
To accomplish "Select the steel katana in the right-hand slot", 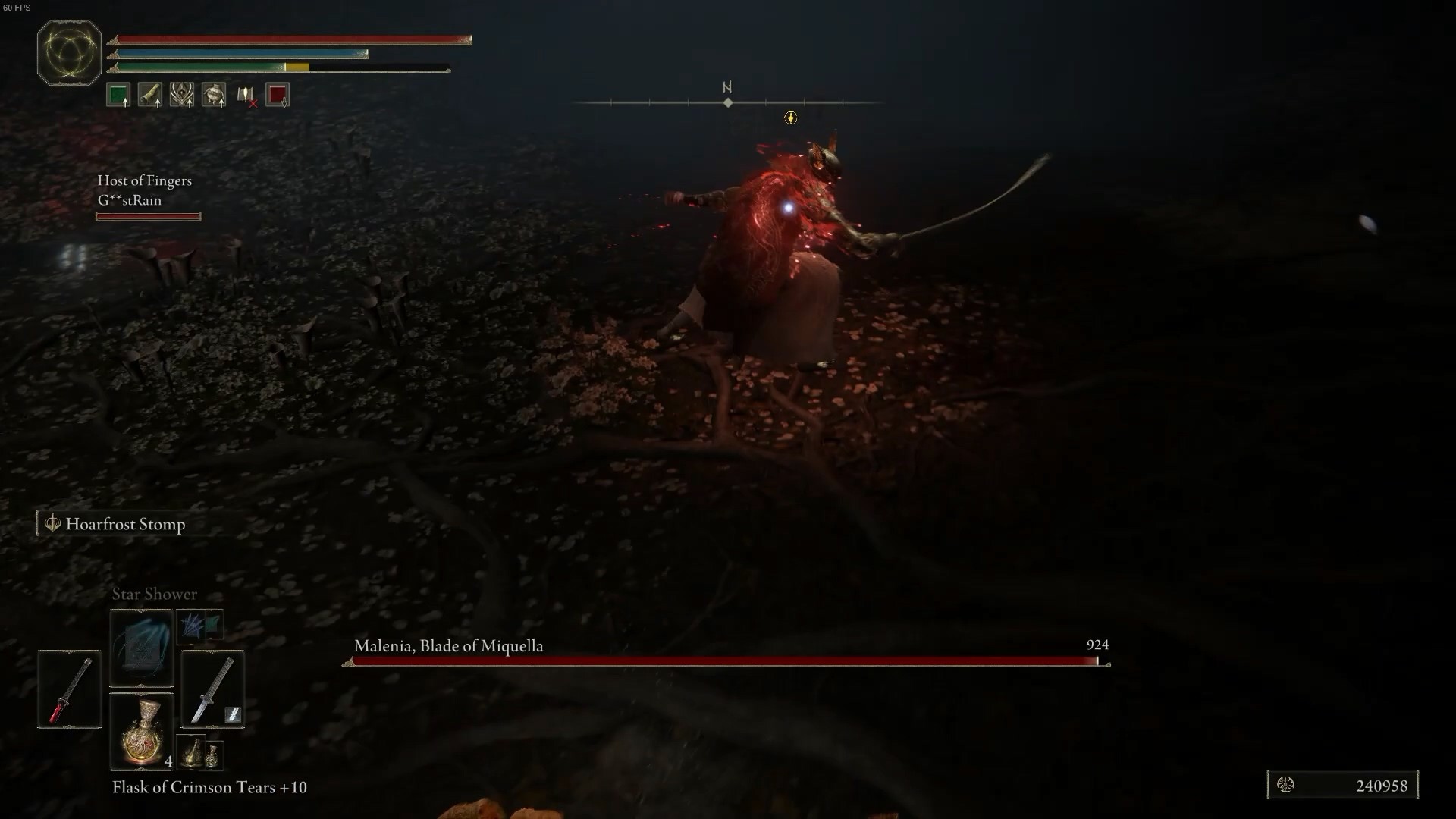I will pos(212,689).
